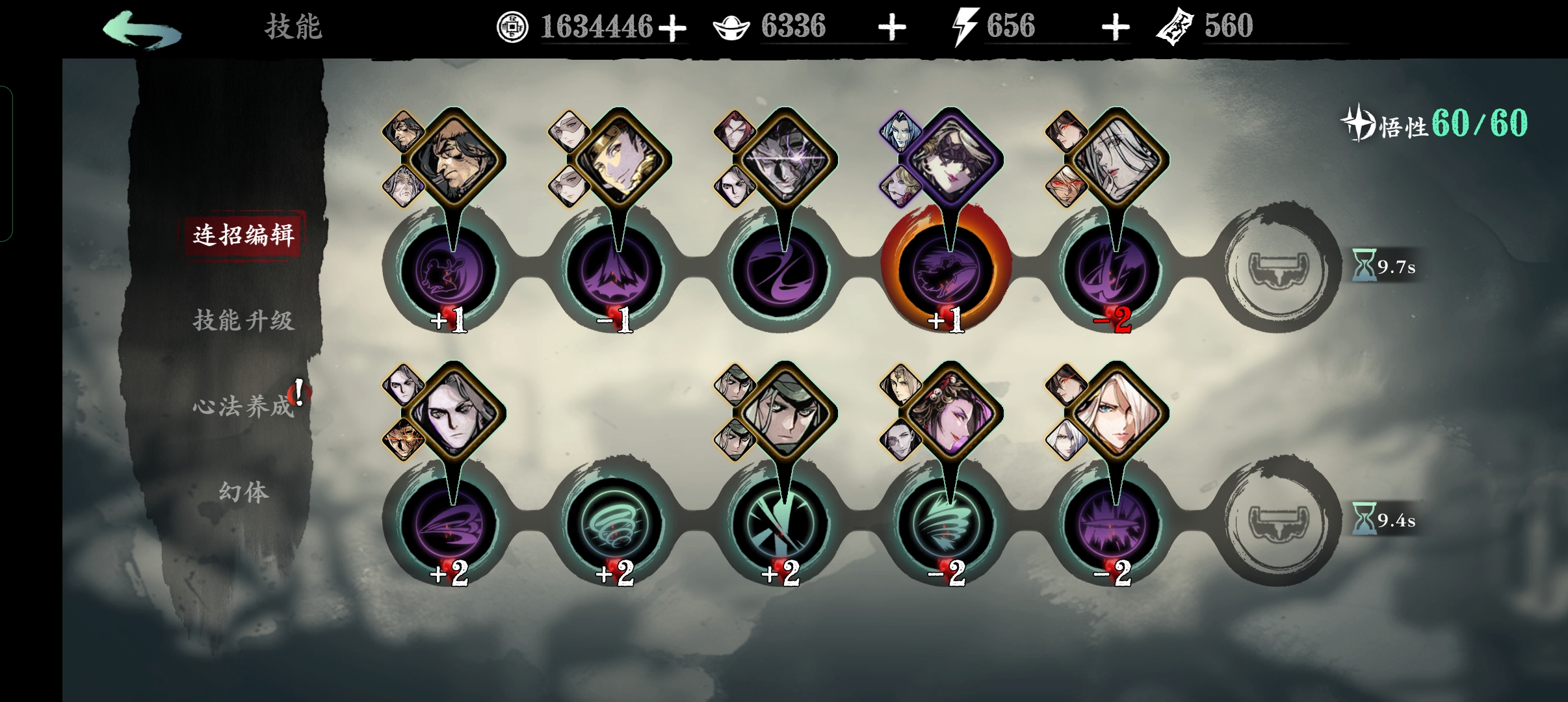1568x702 pixels.
Task: Open the empty end slot of bottom chain
Action: (x=1278, y=521)
